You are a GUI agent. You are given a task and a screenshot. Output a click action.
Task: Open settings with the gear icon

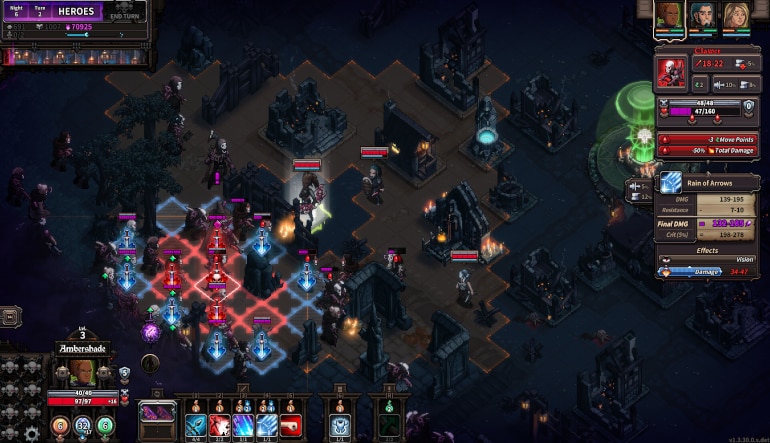point(32,433)
